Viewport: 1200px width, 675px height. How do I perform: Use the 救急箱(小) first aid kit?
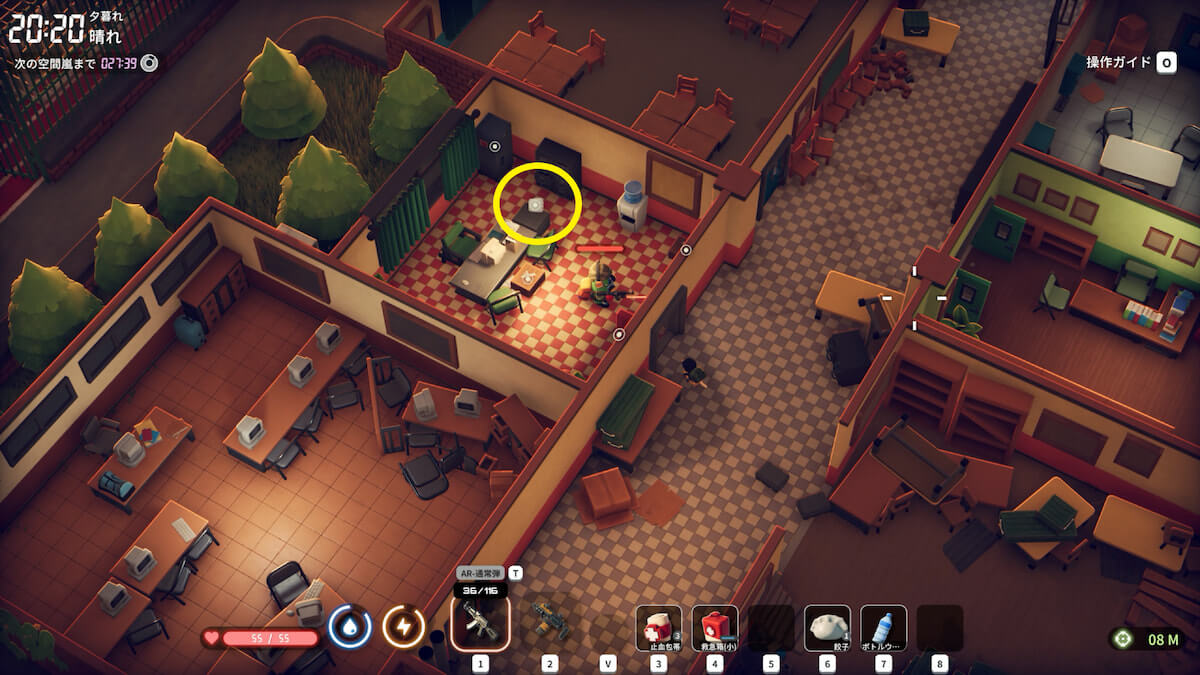(x=715, y=628)
